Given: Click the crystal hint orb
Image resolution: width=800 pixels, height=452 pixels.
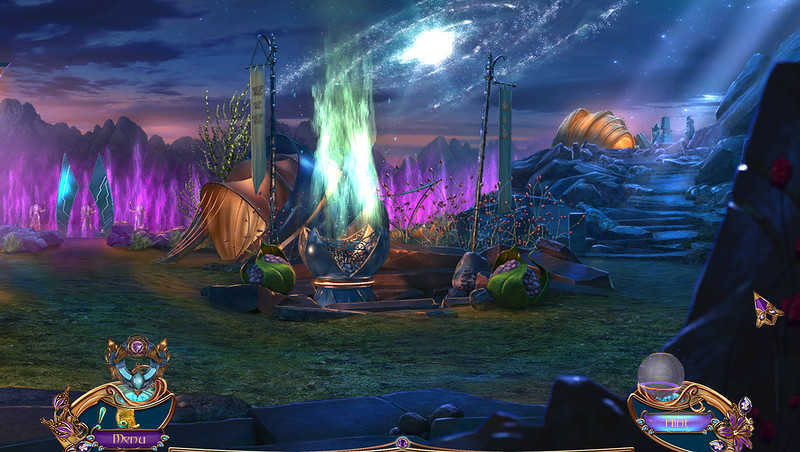Looking at the screenshot, I should (x=659, y=373).
